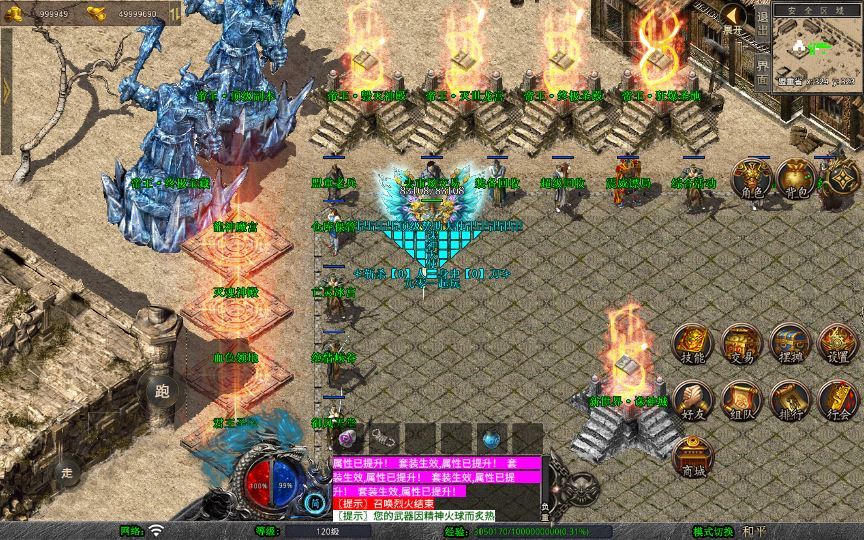
Task: Toggle the 走 walk movement button
Action: (x=68, y=470)
